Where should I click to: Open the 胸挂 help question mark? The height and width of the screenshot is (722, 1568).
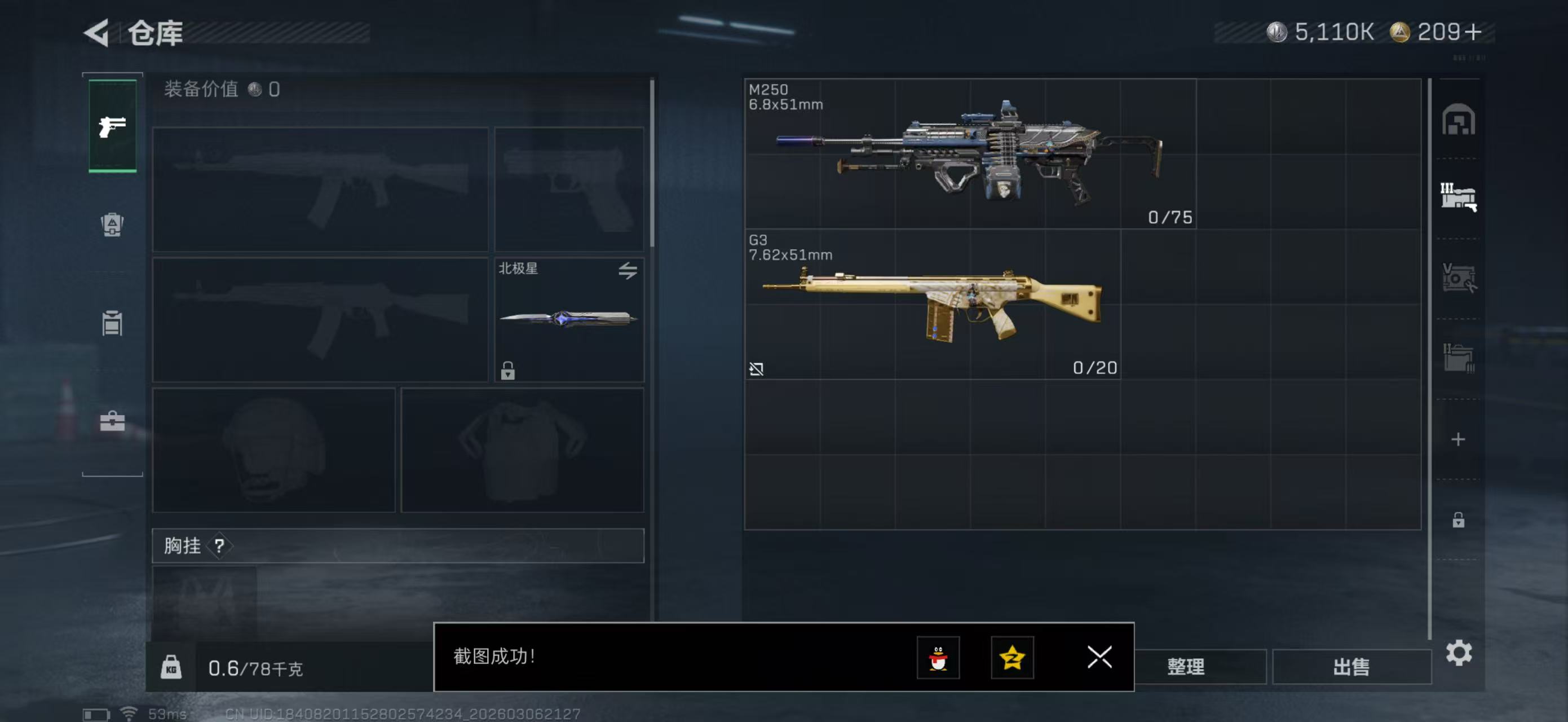[x=219, y=546]
